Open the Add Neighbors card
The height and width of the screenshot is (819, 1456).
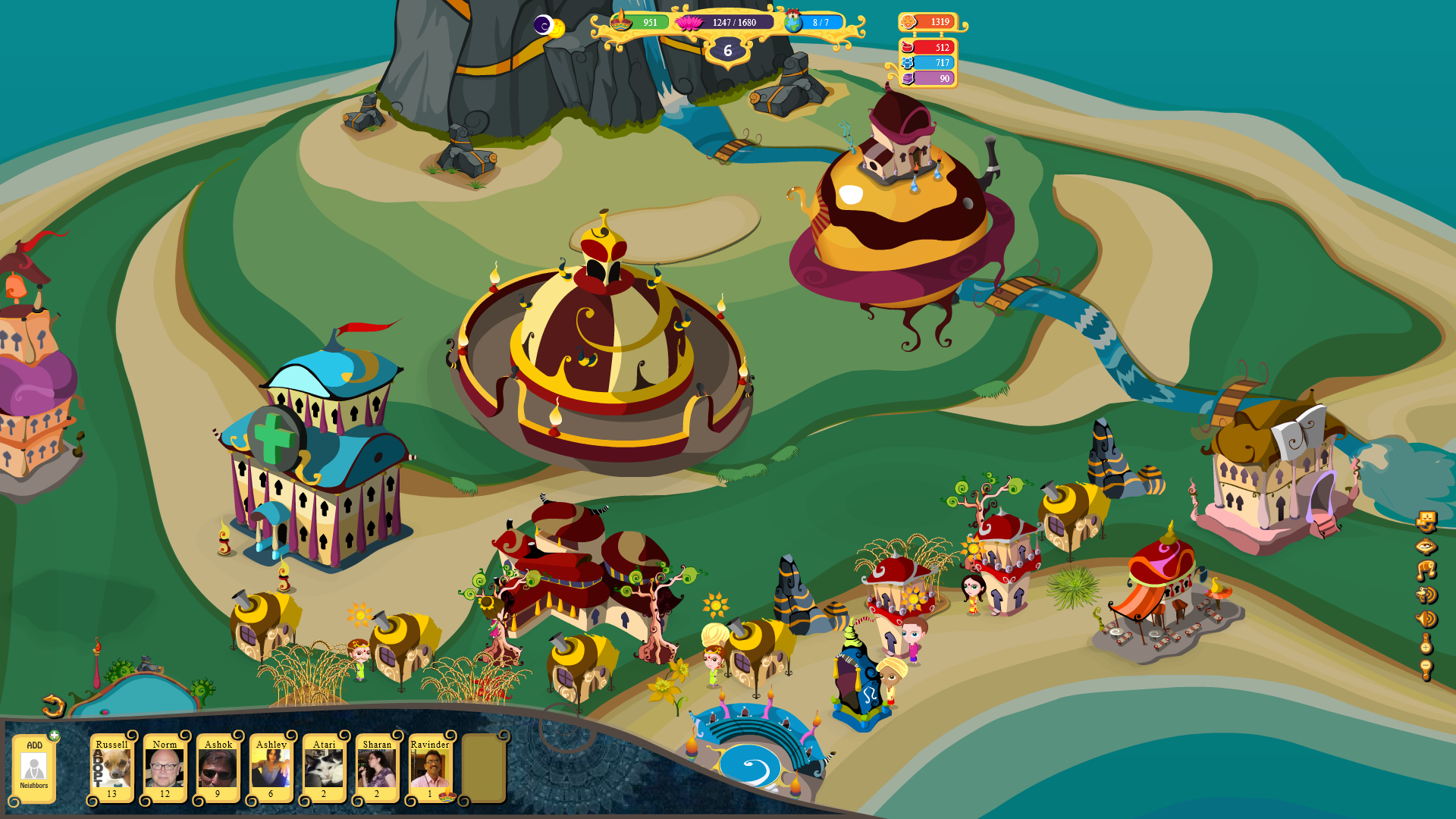(x=34, y=768)
